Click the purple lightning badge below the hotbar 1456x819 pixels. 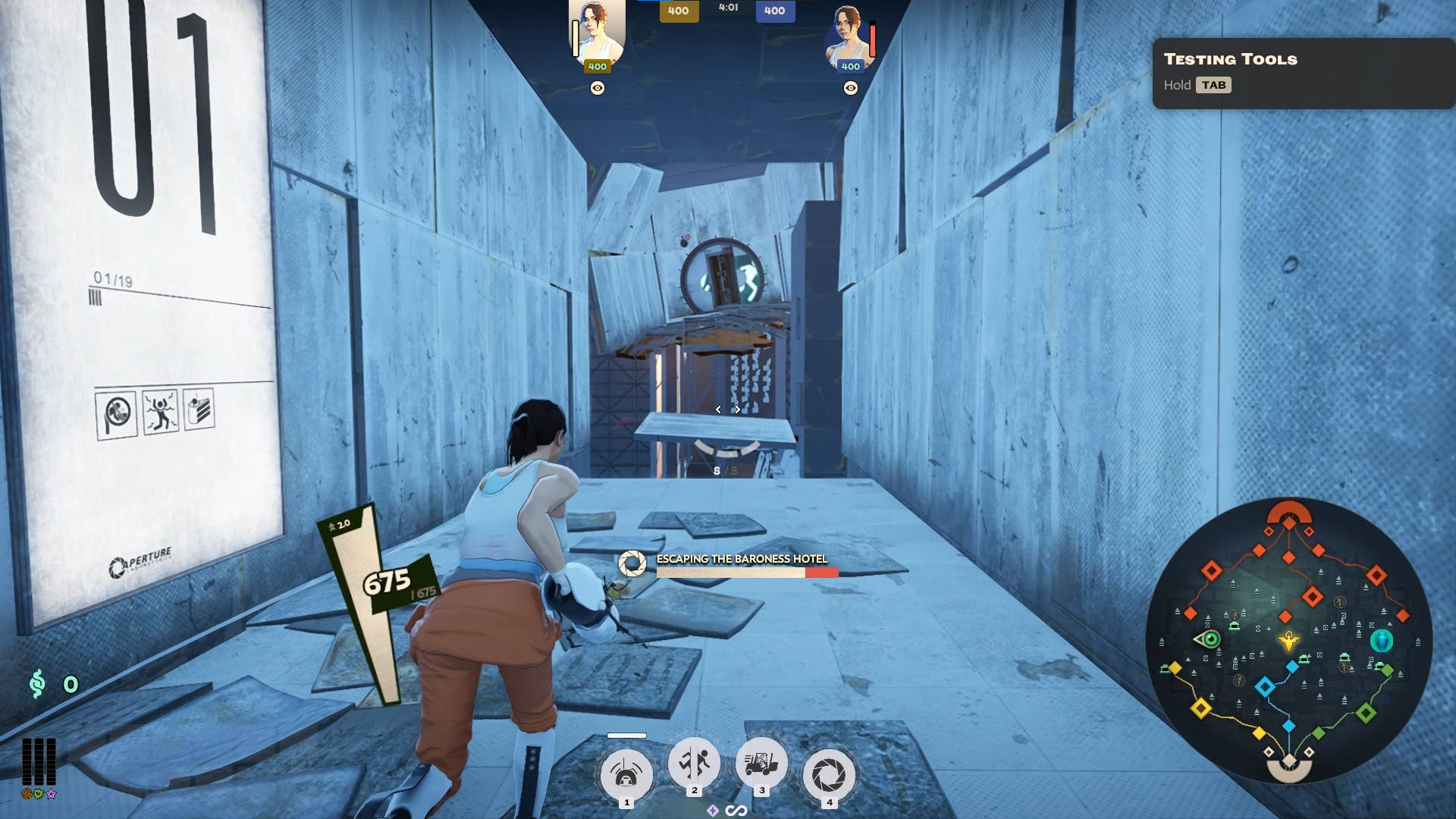pos(711,810)
